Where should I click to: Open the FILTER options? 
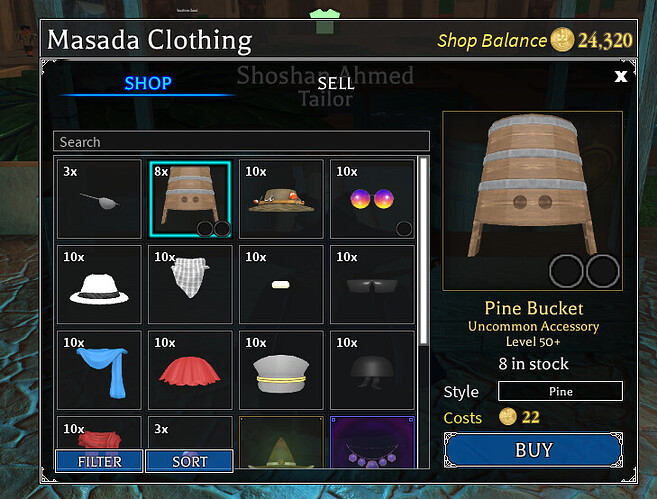point(99,461)
